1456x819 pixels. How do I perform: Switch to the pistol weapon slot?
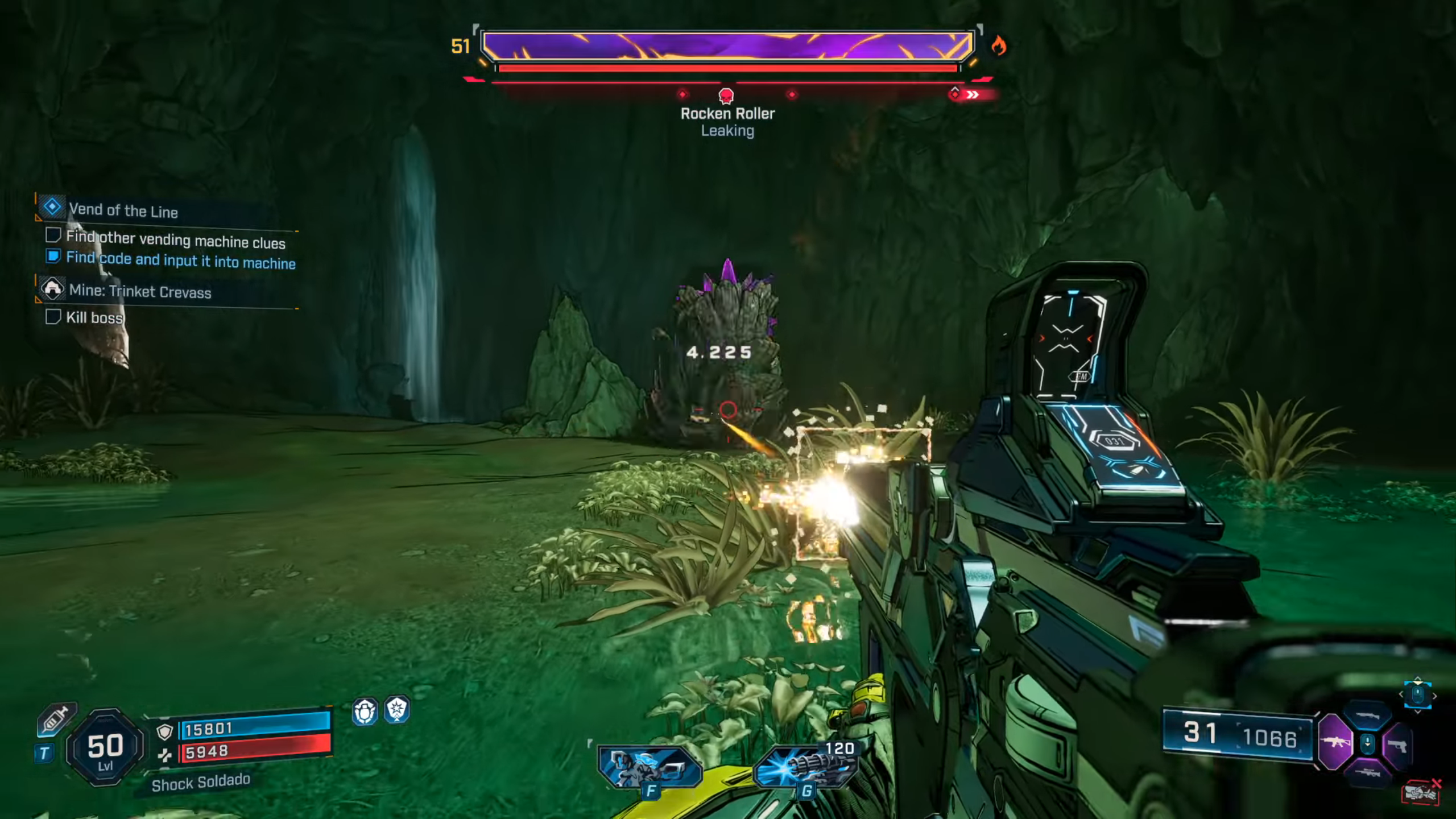tap(1397, 744)
